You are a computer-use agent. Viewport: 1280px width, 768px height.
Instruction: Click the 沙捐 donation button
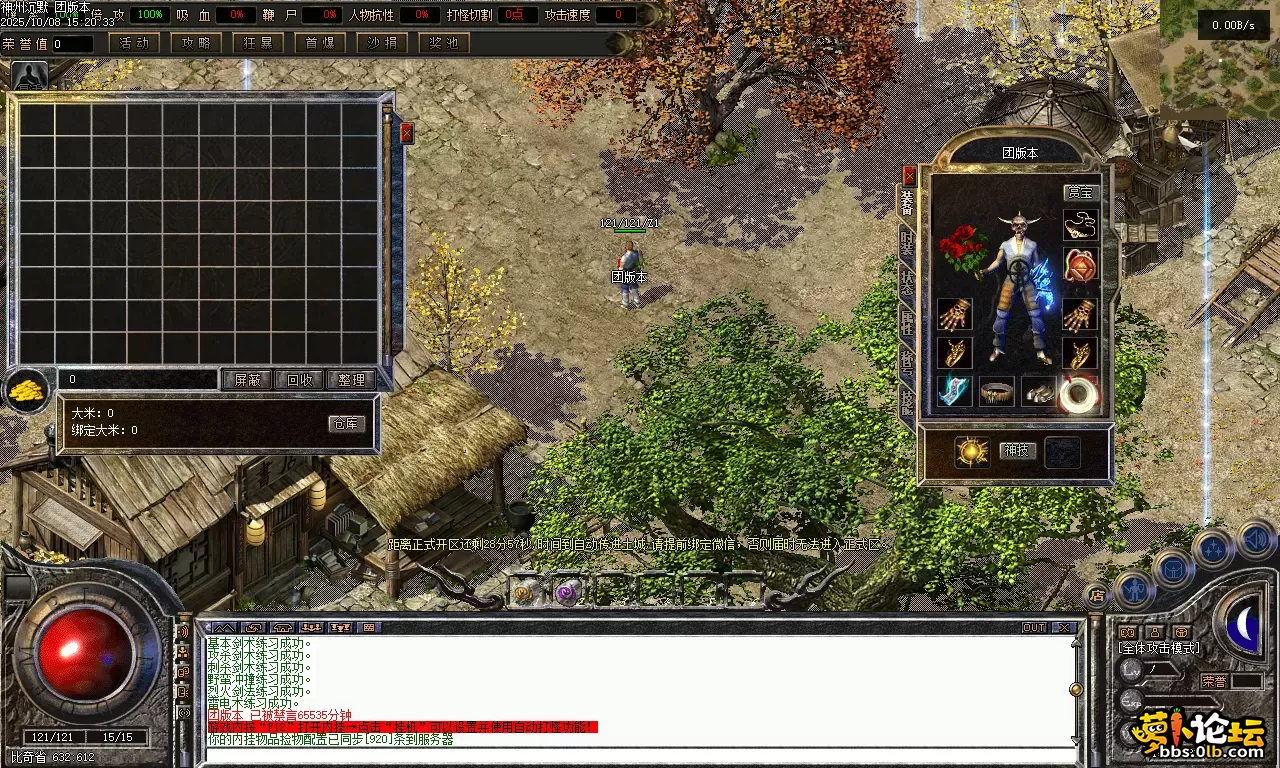pyautogui.click(x=382, y=43)
